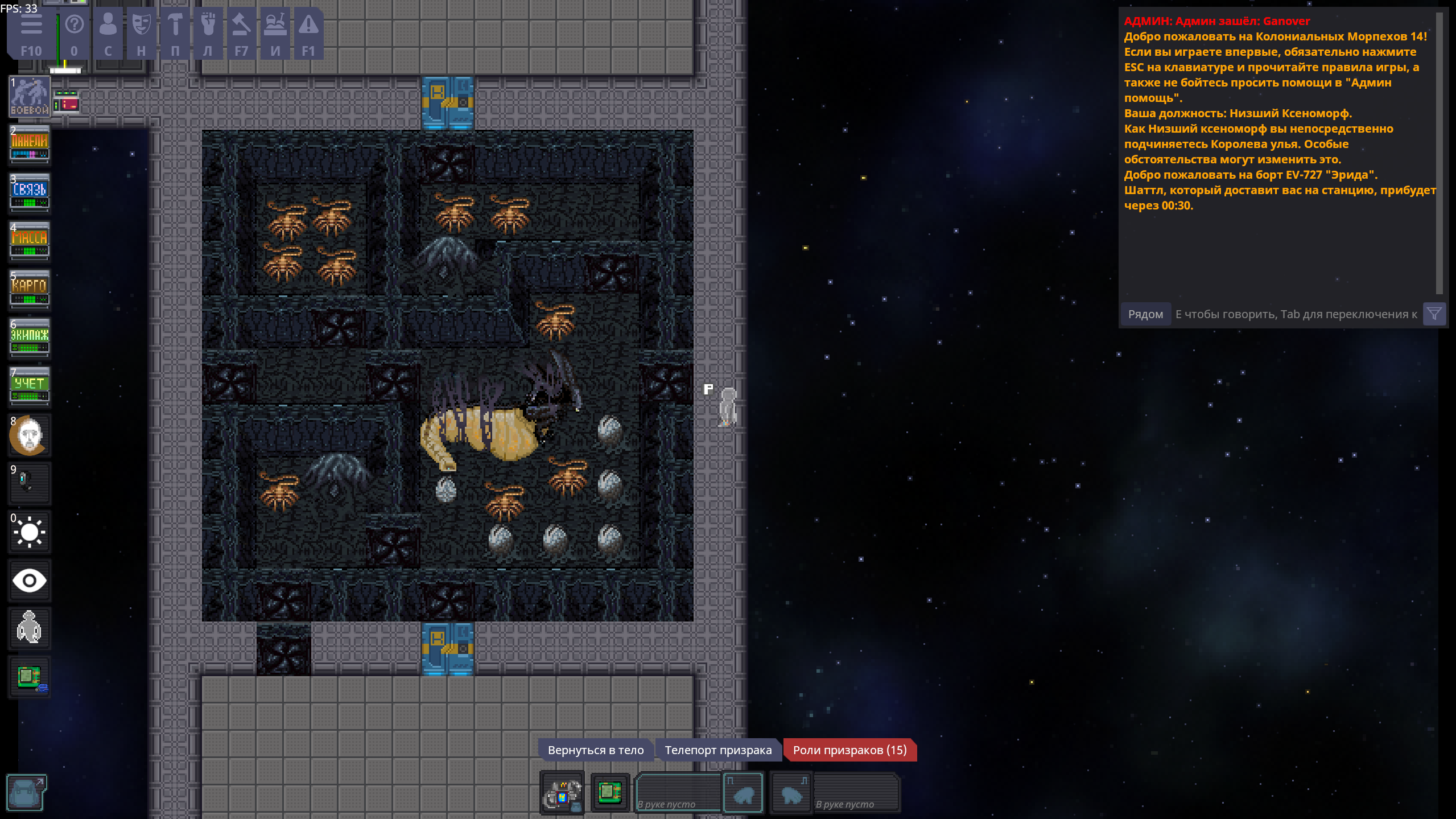This screenshot has width=1456, height=819.
Task: Activate the blue 'СВЯЗЬ' action slot
Action: [30, 194]
